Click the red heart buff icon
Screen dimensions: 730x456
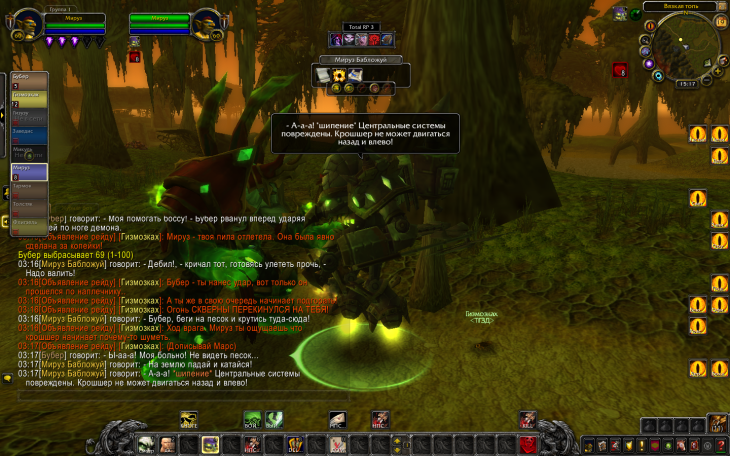pos(620,71)
